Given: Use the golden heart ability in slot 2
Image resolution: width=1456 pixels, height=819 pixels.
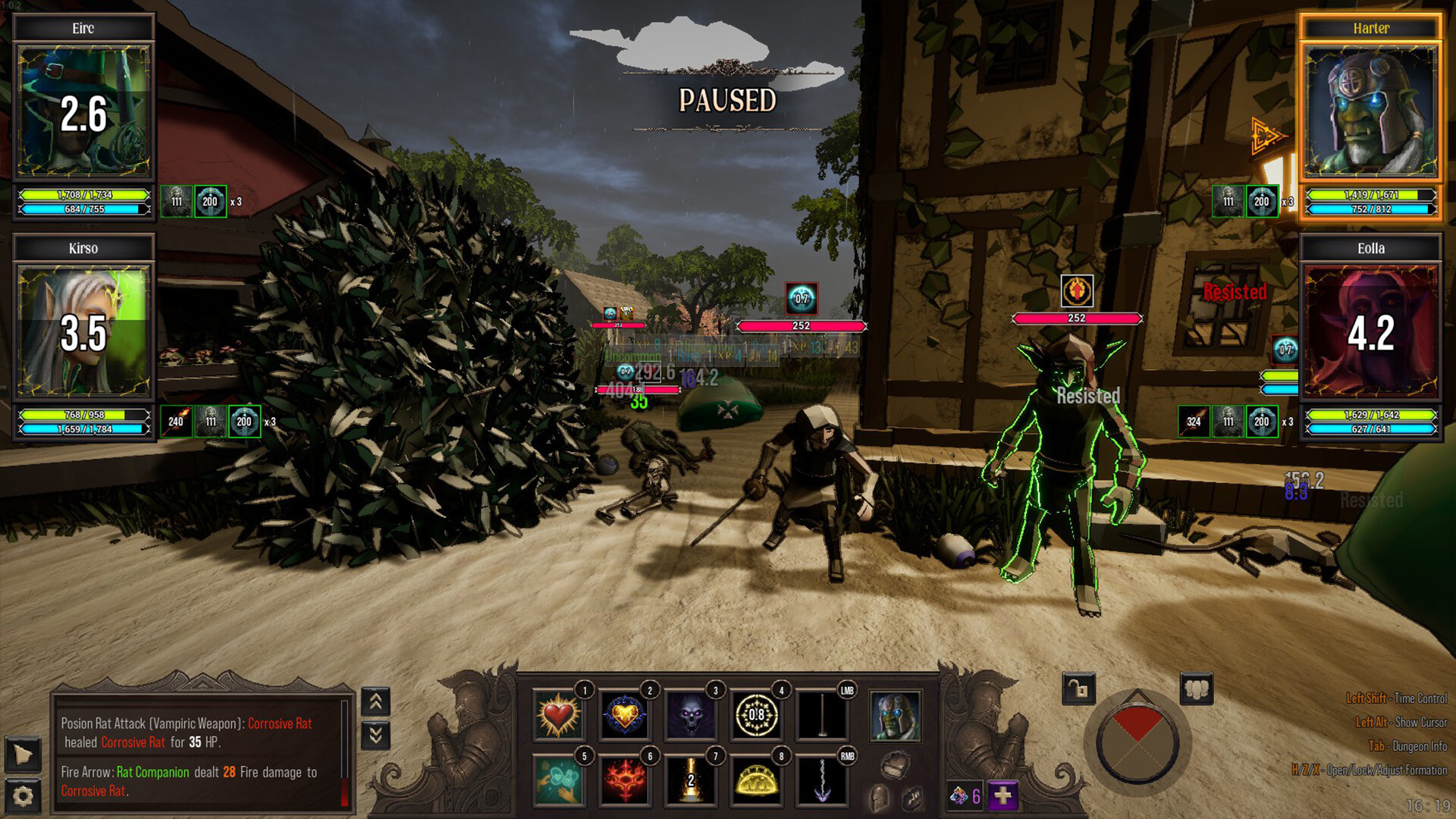Looking at the screenshot, I should click(x=624, y=715).
